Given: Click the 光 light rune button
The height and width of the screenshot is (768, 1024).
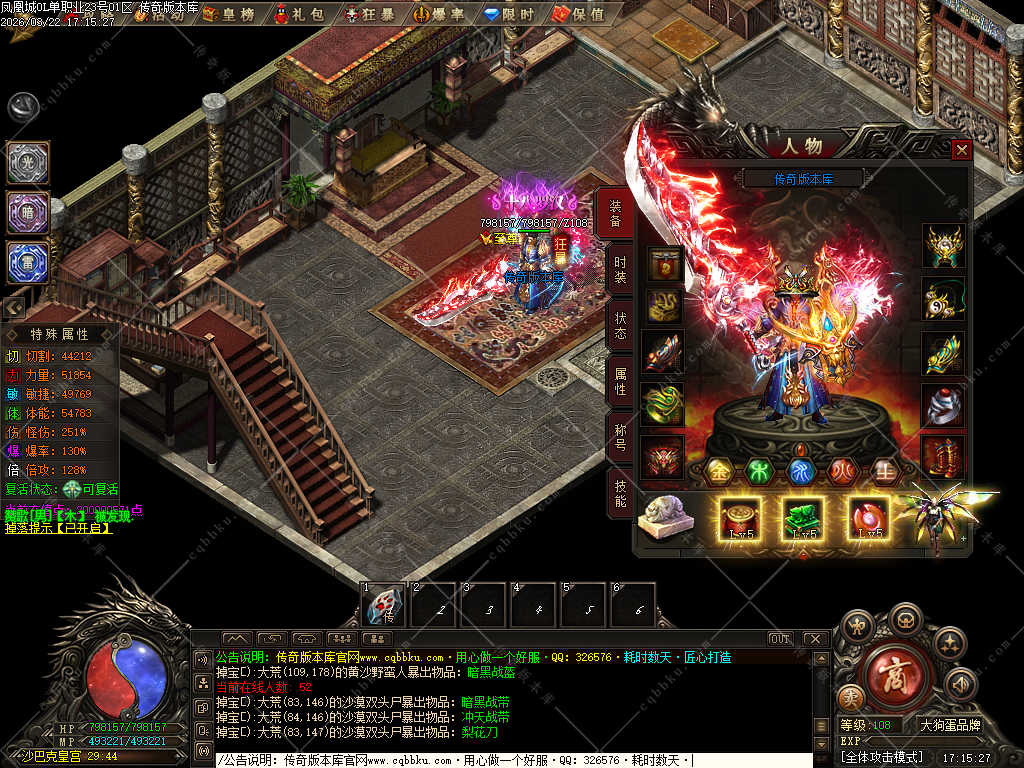Looking at the screenshot, I should click(28, 163).
